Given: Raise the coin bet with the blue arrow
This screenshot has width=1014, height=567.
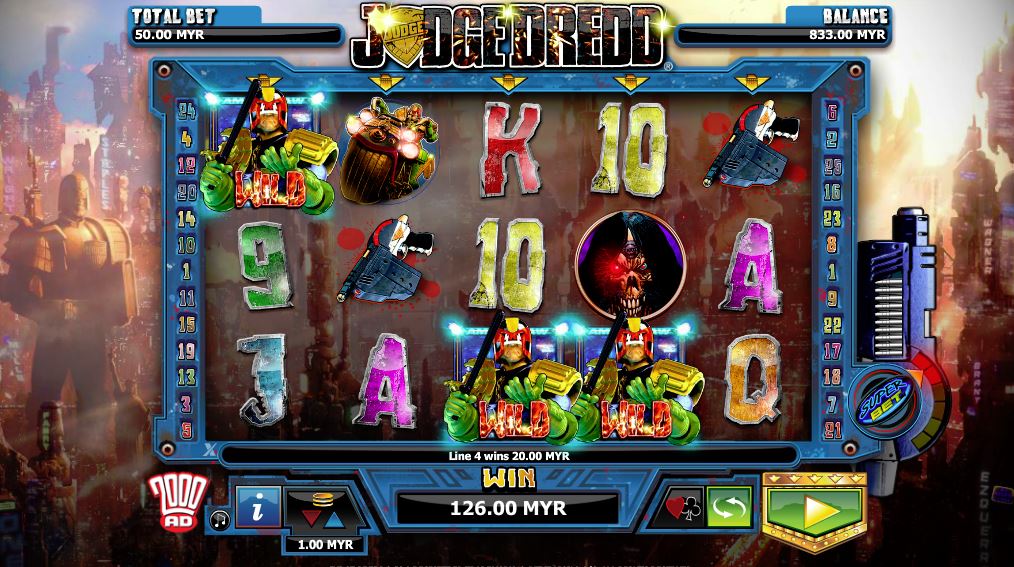Looking at the screenshot, I should [x=324, y=518].
